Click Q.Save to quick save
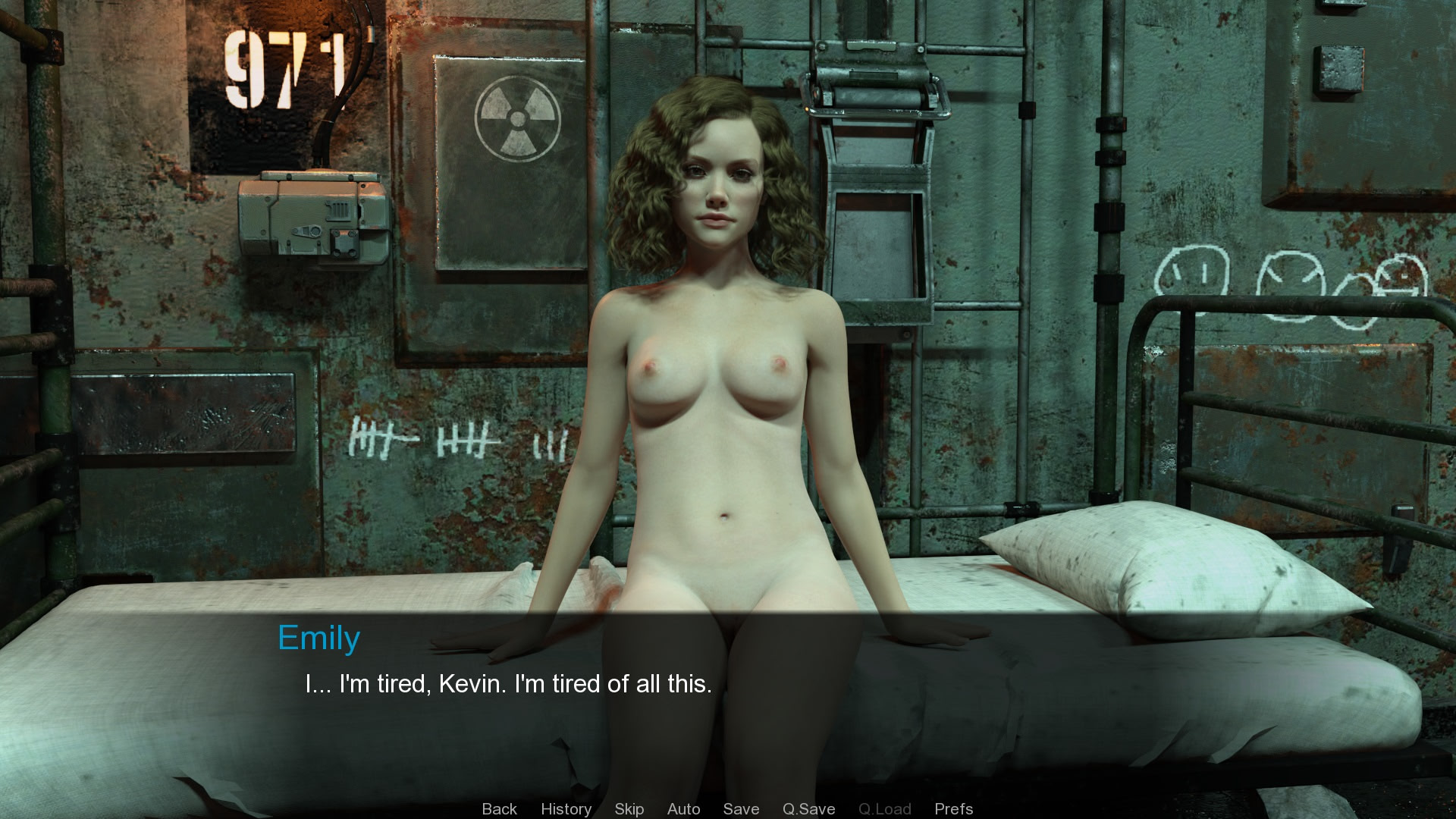Image resolution: width=1456 pixels, height=819 pixels. point(808,808)
